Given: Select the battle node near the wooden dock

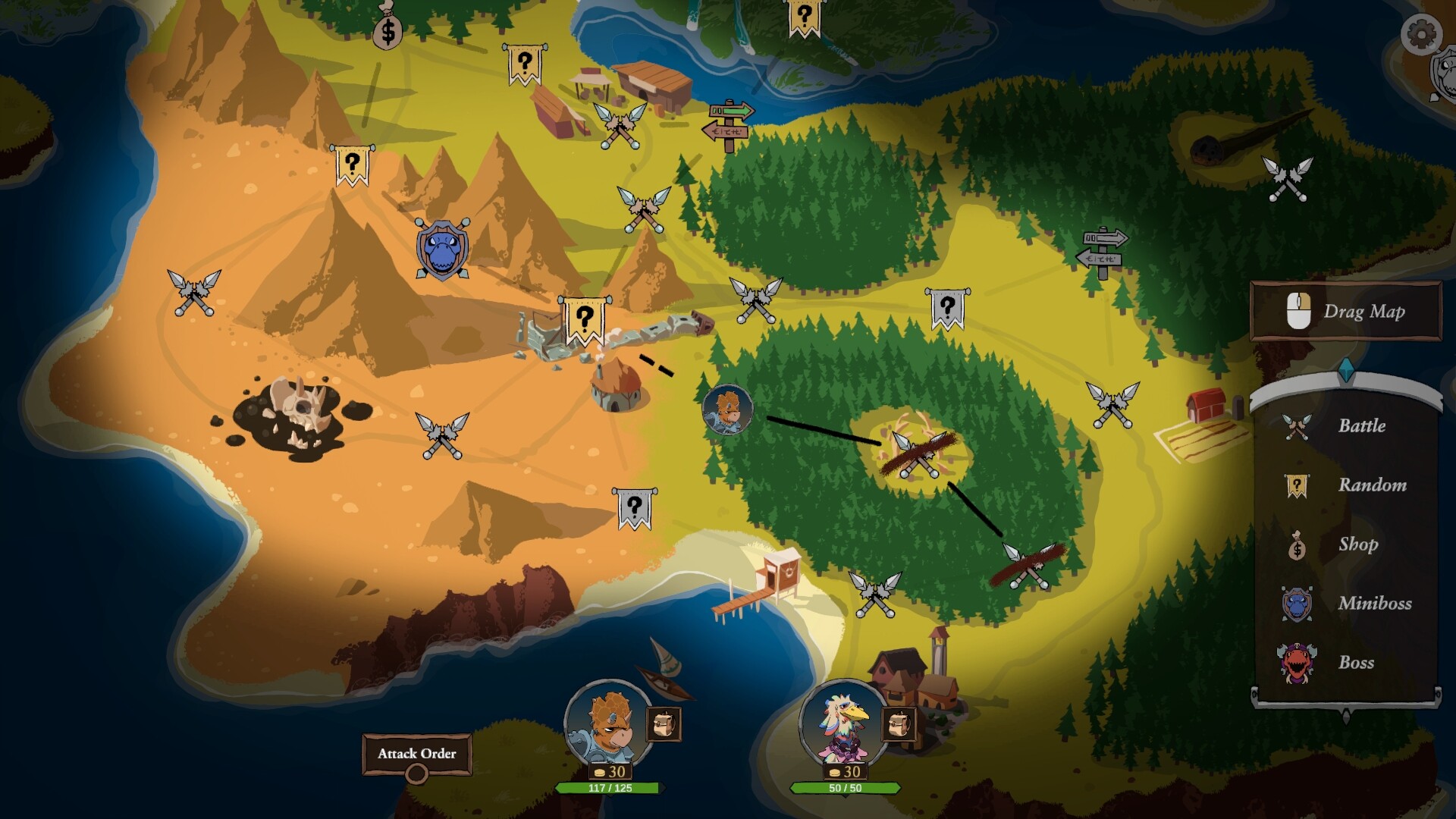Looking at the screenshot, I should (875, 594).
